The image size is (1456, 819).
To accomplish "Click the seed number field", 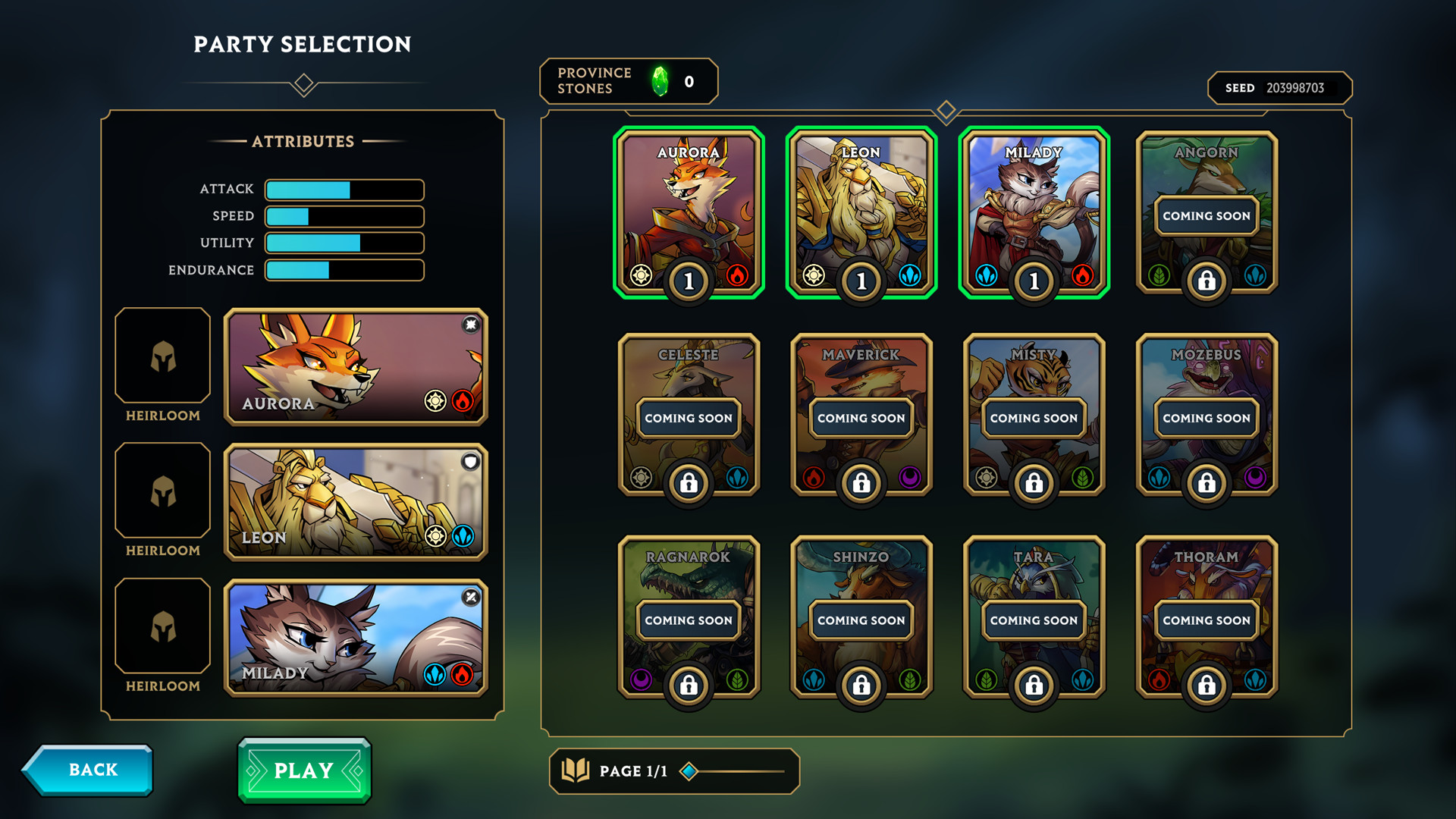I will coord(1294,88).
